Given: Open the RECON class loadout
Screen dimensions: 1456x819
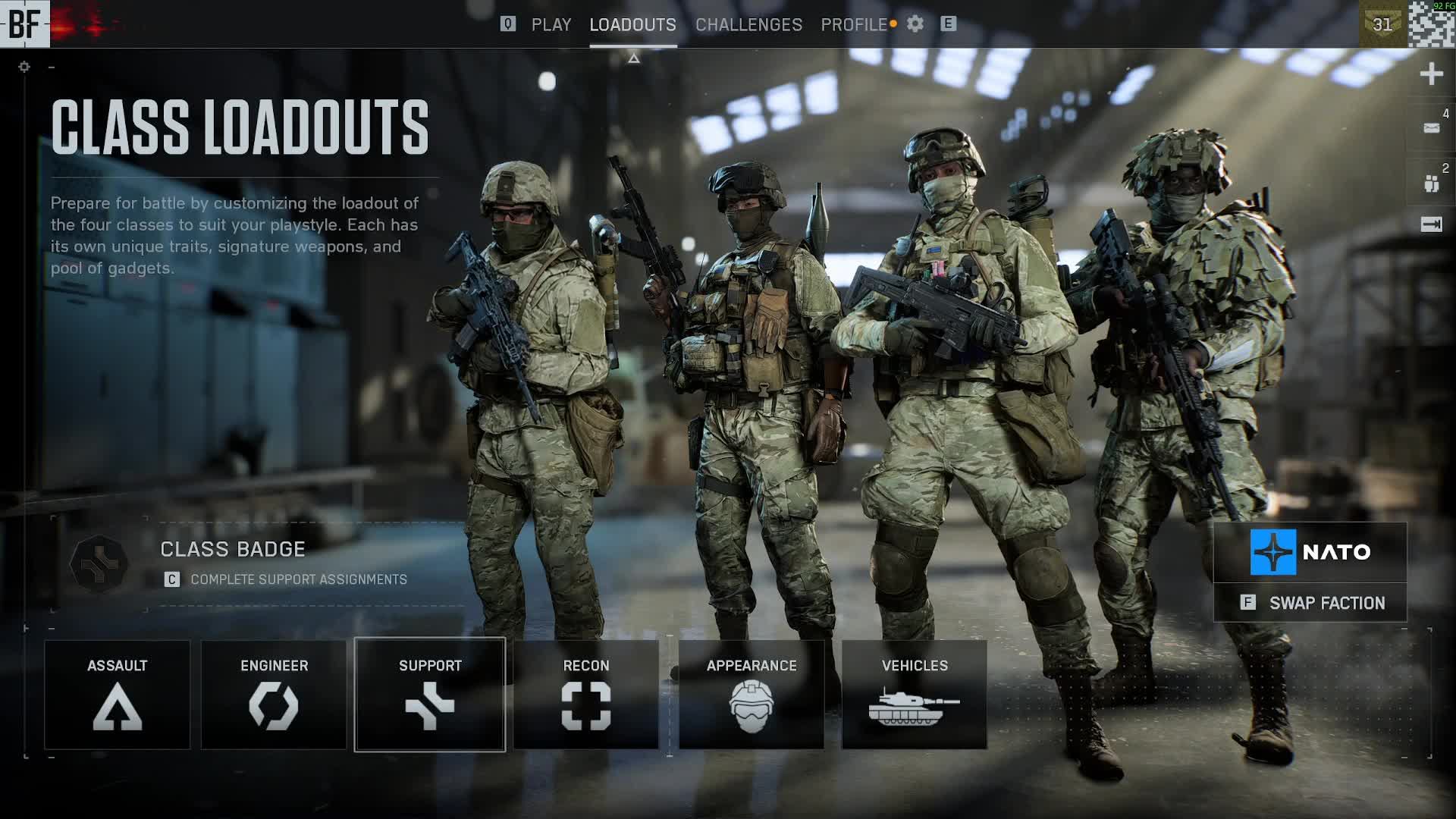Looking at the screenshot, I should pos(586,695).
